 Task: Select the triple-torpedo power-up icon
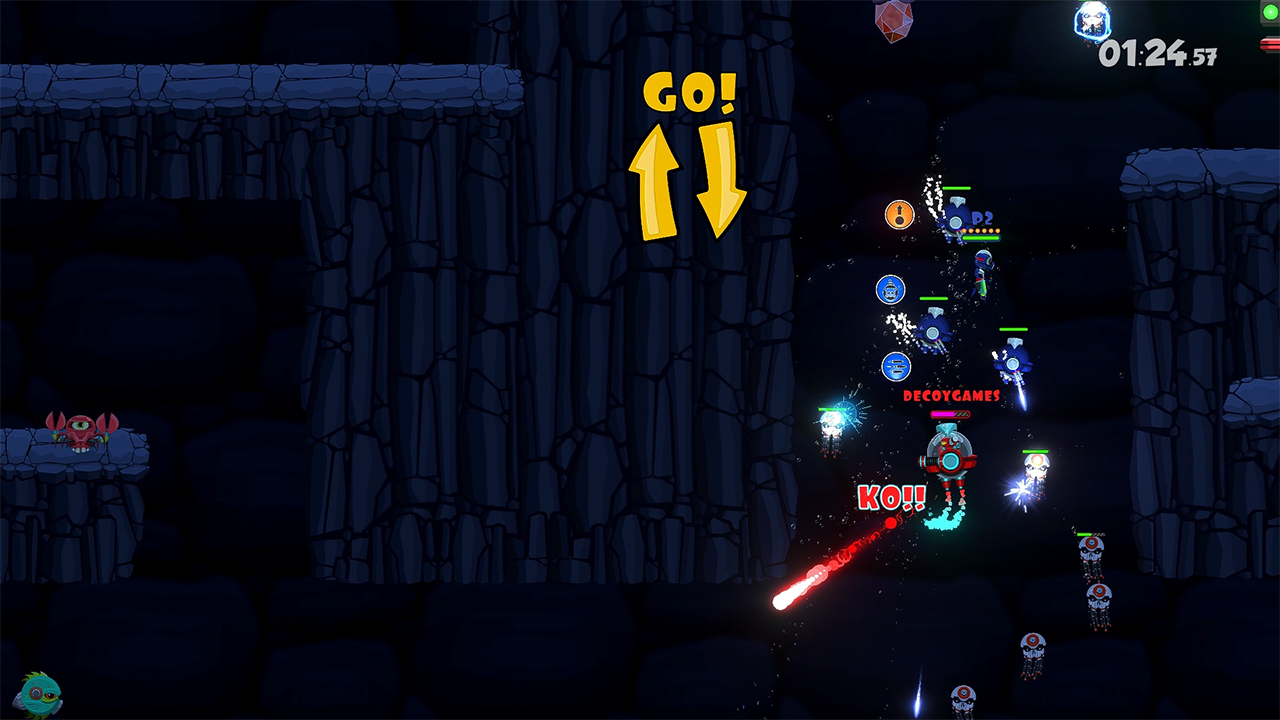(x=895, y=366)
